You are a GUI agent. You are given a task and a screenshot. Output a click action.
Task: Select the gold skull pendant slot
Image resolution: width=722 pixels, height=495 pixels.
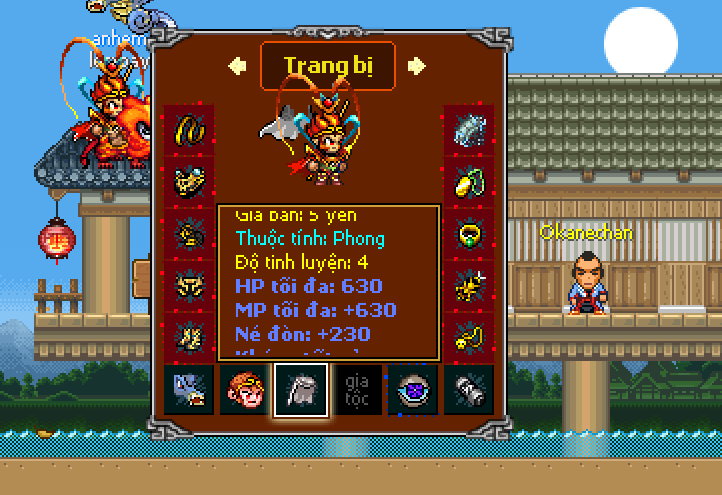(x=468, y=336)
